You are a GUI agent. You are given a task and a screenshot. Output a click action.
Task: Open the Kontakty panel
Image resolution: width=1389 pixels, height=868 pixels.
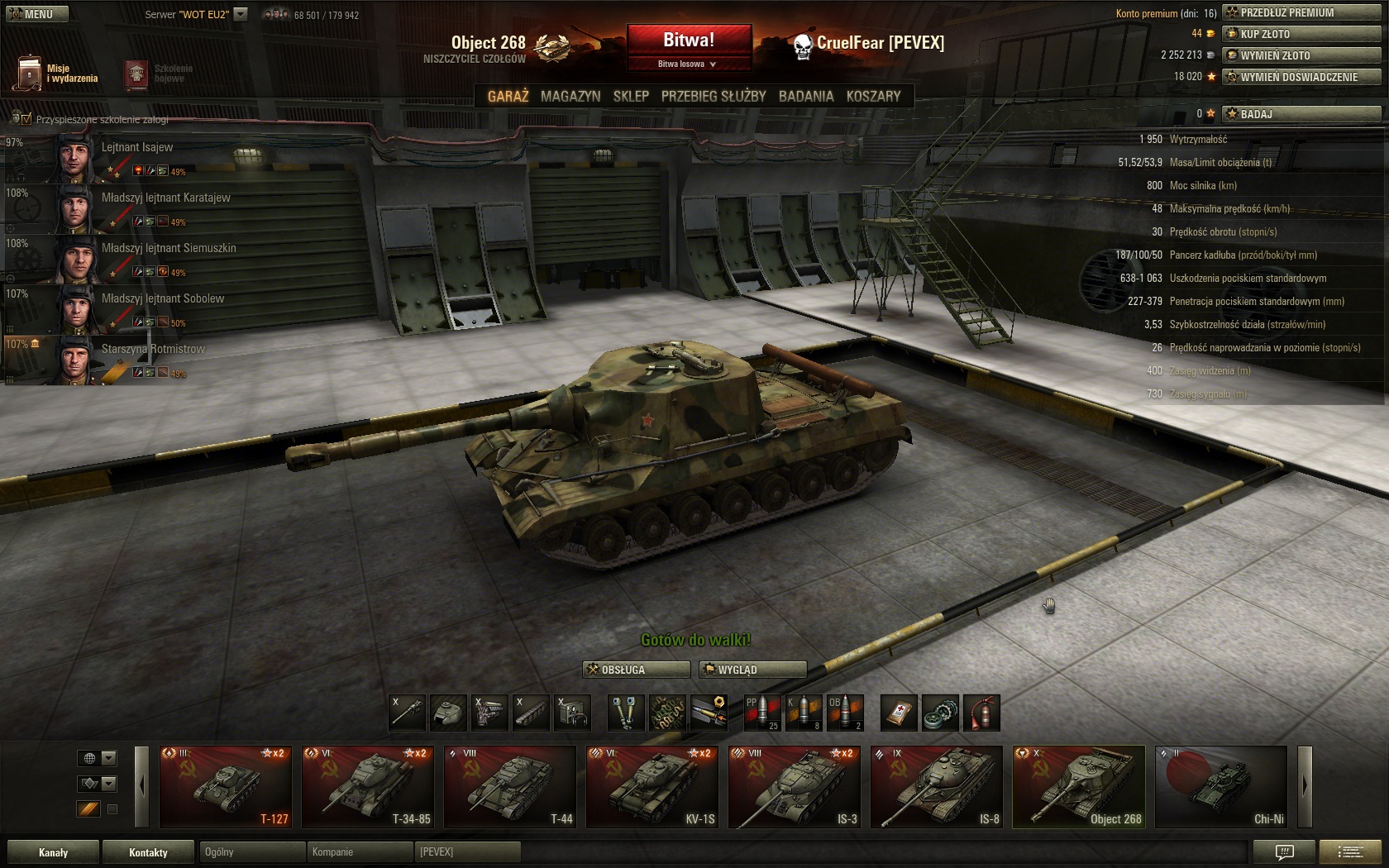(x=148, y=852)
